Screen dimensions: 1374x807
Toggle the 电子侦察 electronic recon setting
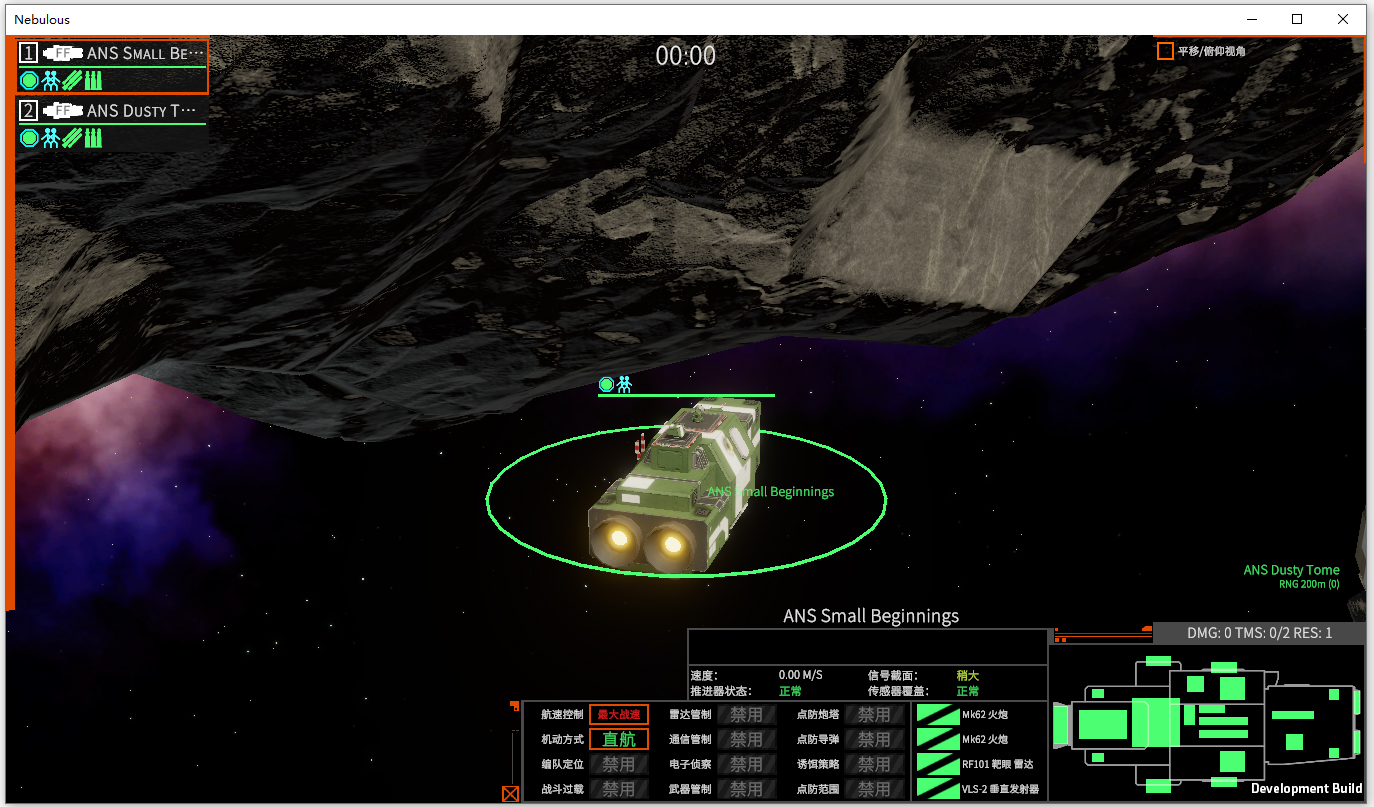[746, 764]
